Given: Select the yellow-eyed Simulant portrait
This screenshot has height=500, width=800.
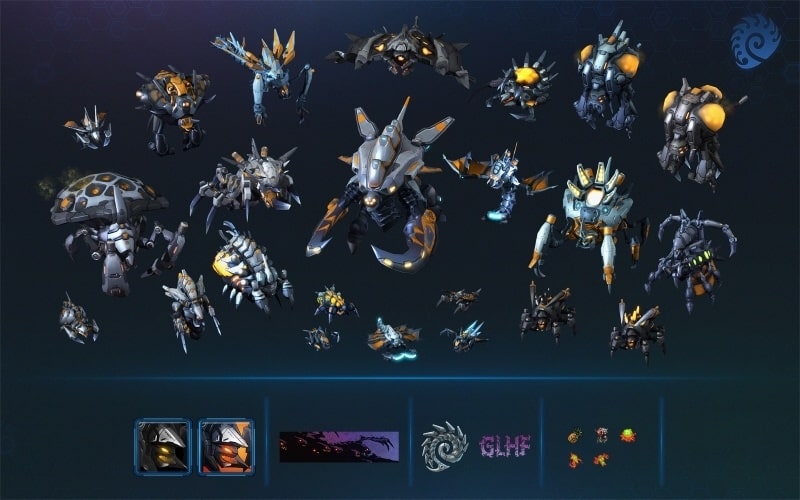Looking at the screenshot, I should point(162,446).
